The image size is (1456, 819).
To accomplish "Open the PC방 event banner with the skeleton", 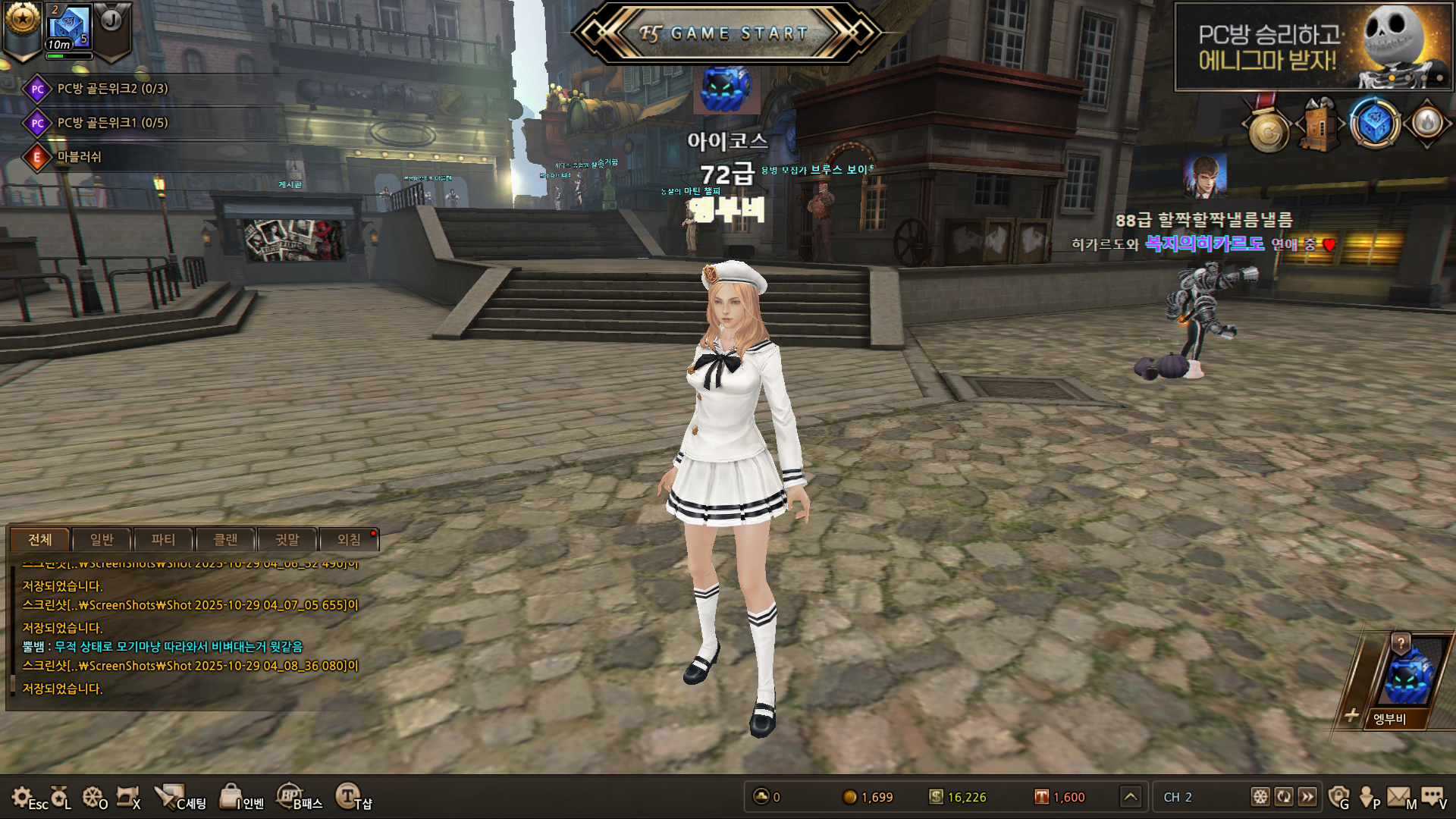I will (x=1313, y=47).
